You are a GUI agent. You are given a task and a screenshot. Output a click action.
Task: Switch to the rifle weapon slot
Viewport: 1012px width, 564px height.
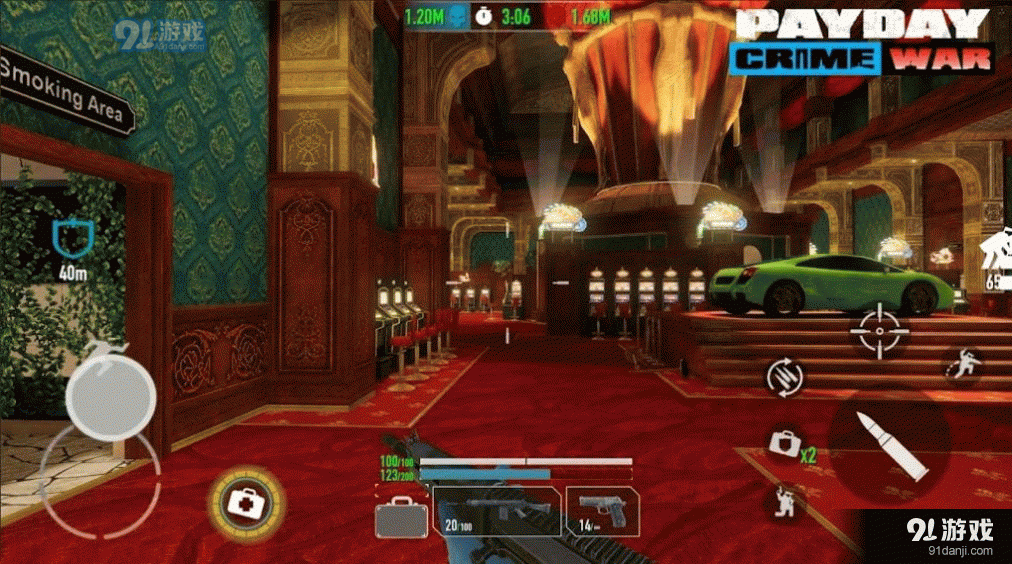(497, 510)
